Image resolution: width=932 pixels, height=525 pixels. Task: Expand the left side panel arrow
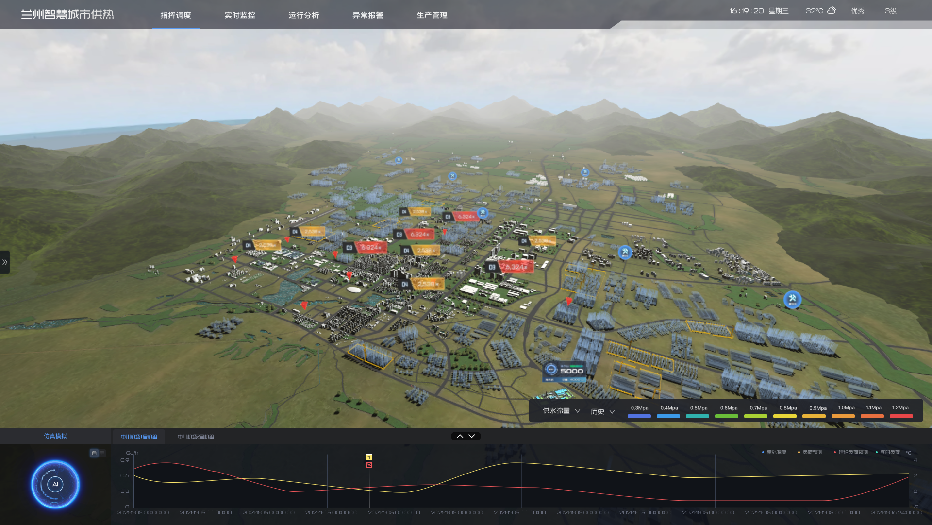[x=5, y=262]
